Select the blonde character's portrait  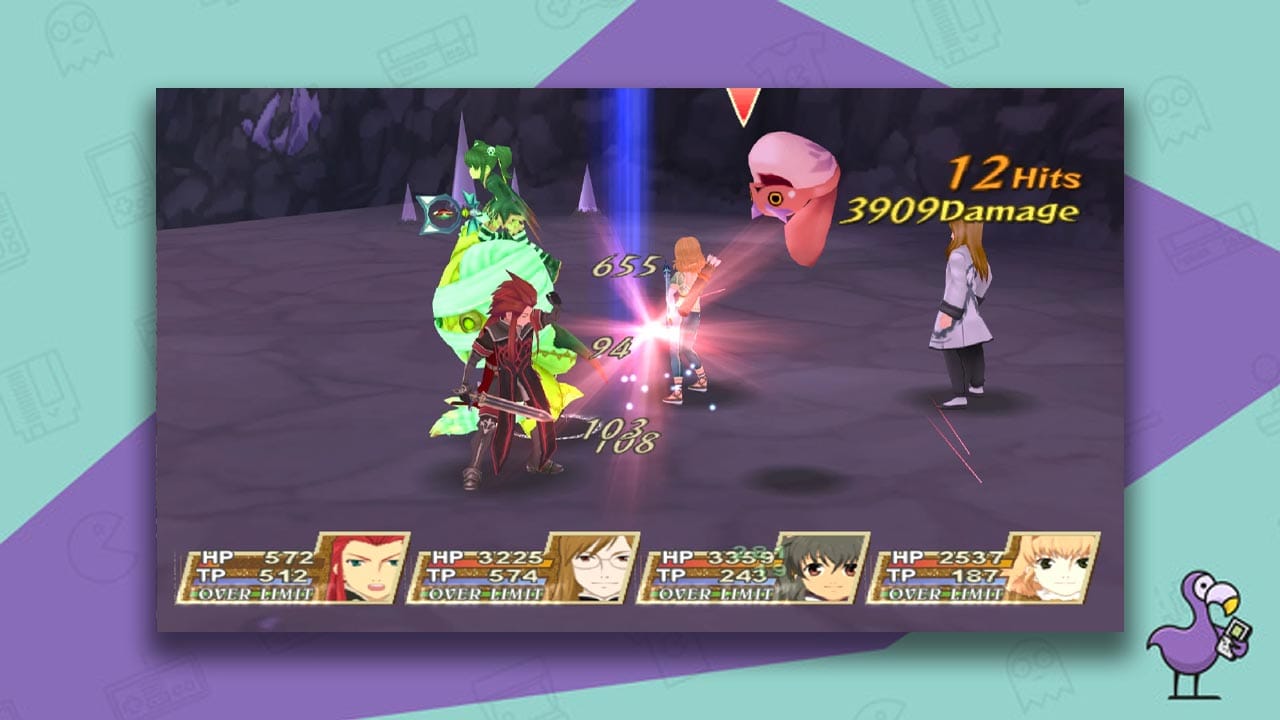coord(1058,566)
